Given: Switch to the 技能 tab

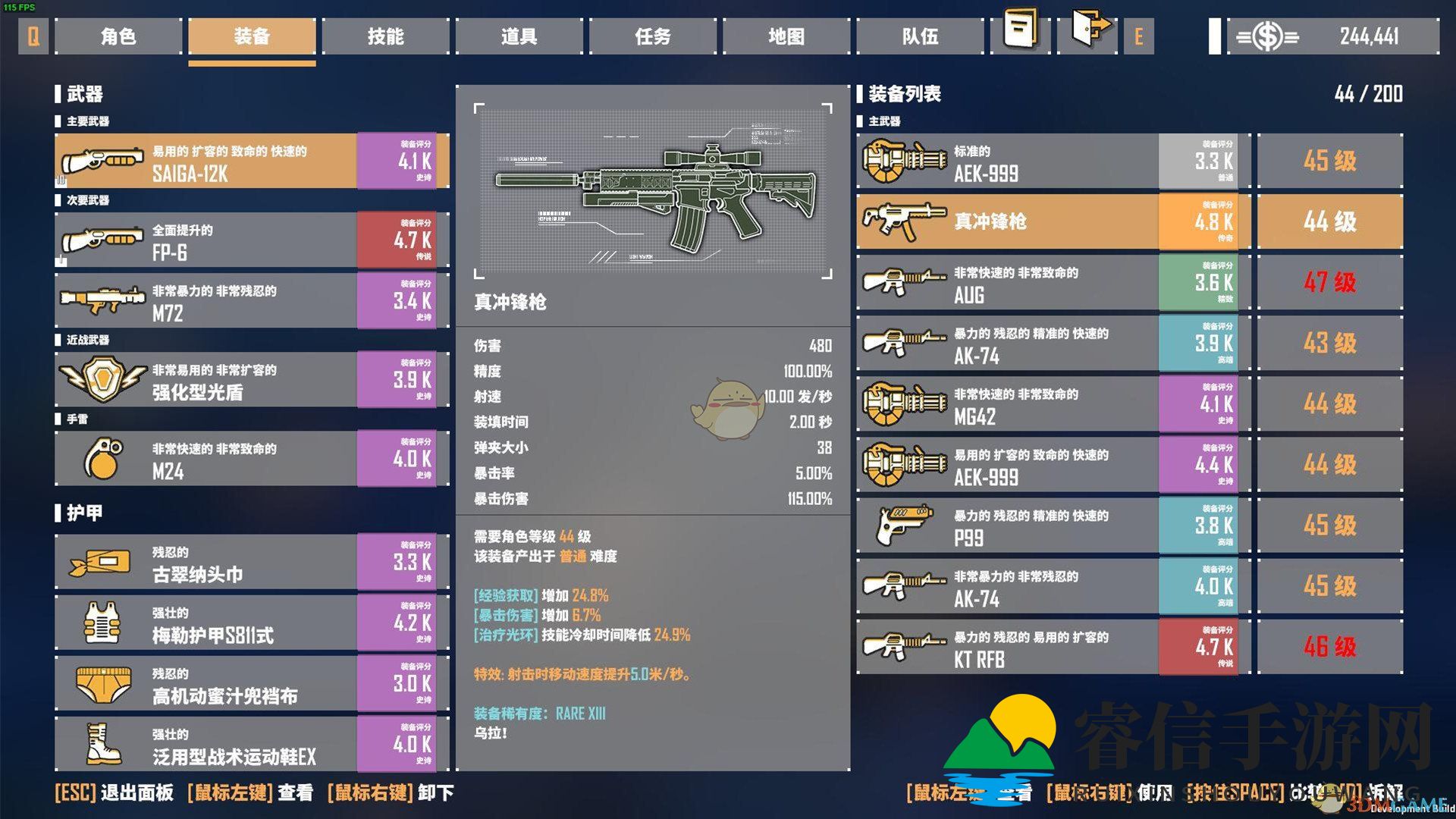Looking at the screenshot, I should click(x=385, y=36).
